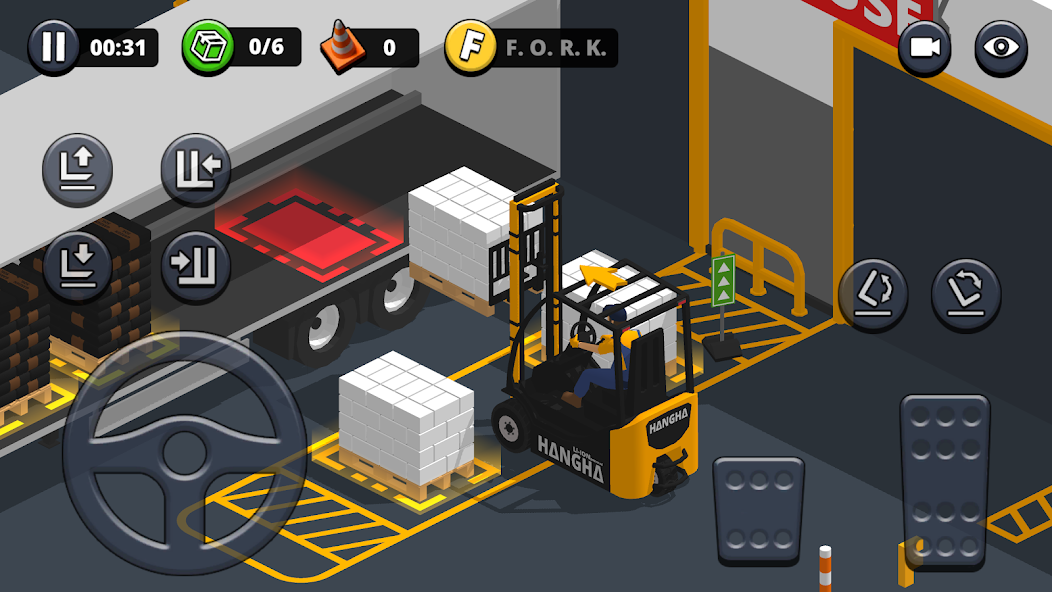Step on the tall accelerator pedal
Screen dimensions: 1052x592
945,480
